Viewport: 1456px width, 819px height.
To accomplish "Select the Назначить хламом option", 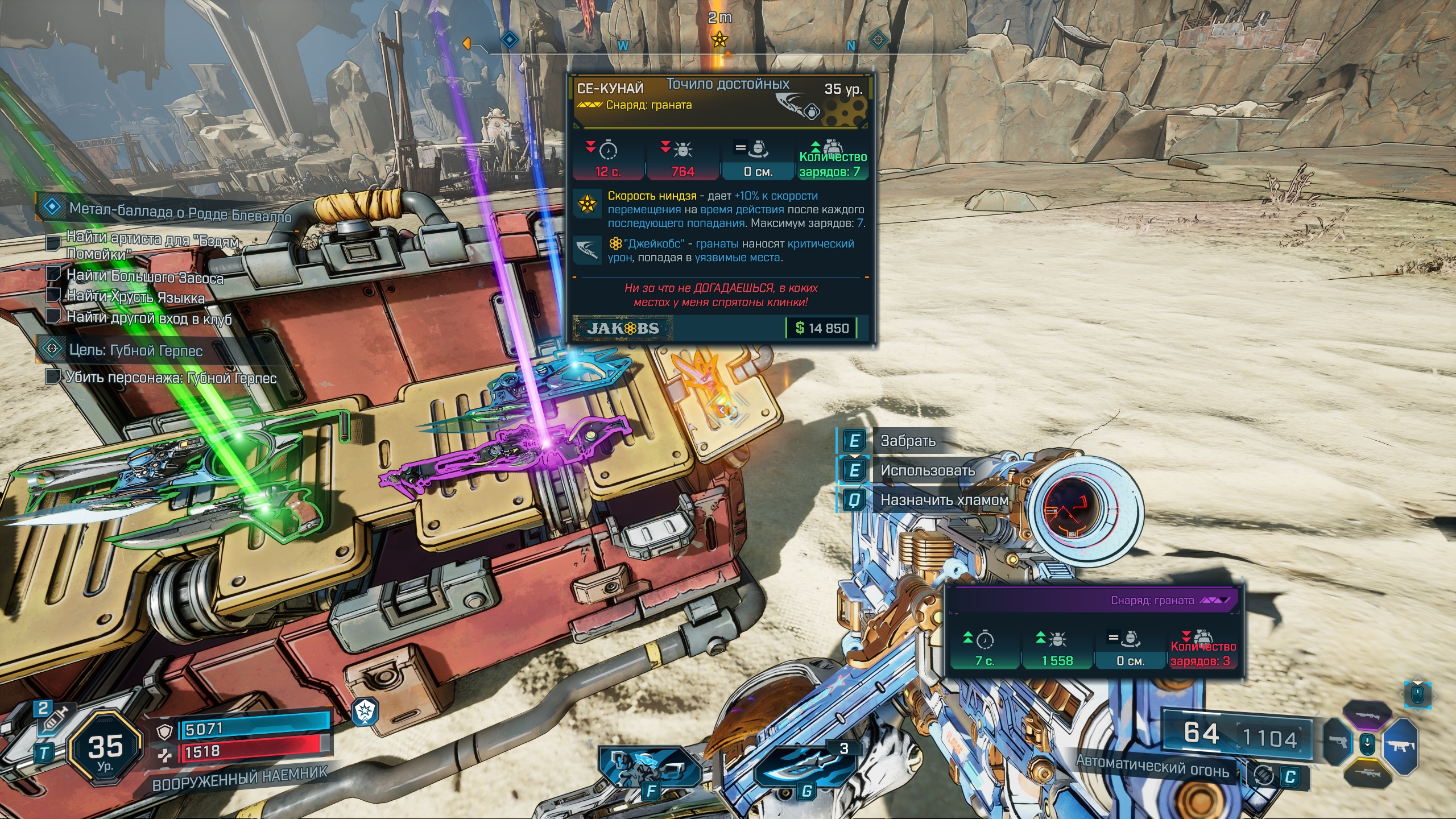I will click(x=944, y=500).
